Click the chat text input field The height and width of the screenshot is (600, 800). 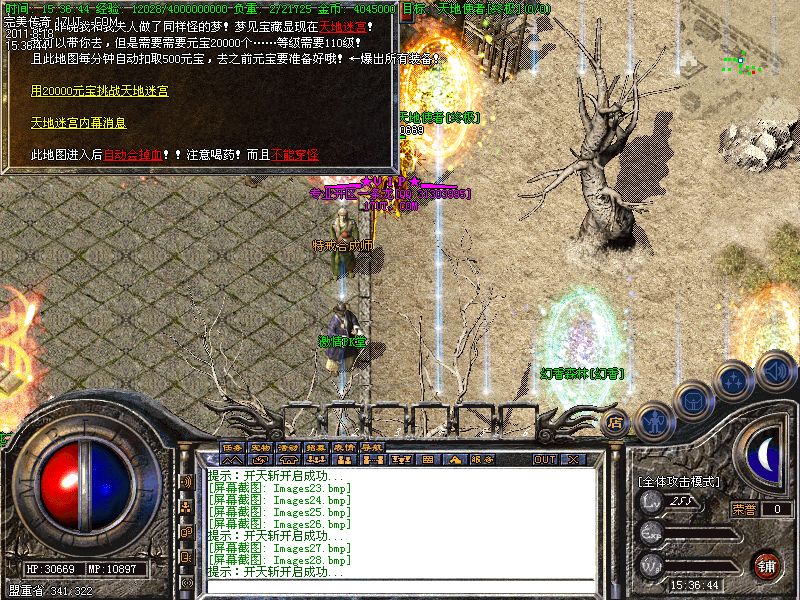click(x=400, y=587)
